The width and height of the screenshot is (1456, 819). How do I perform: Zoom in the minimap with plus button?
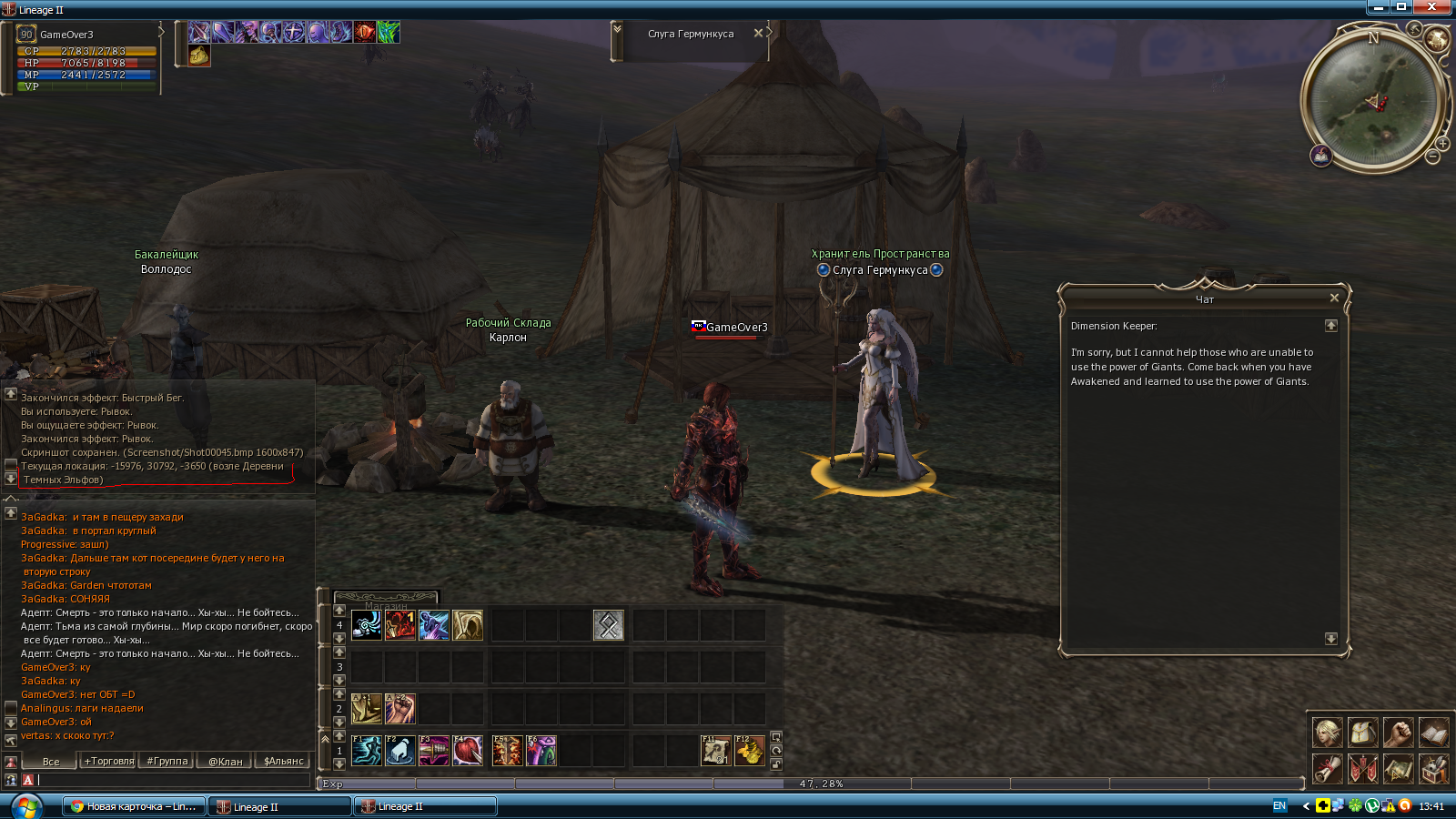point(1443,144)
